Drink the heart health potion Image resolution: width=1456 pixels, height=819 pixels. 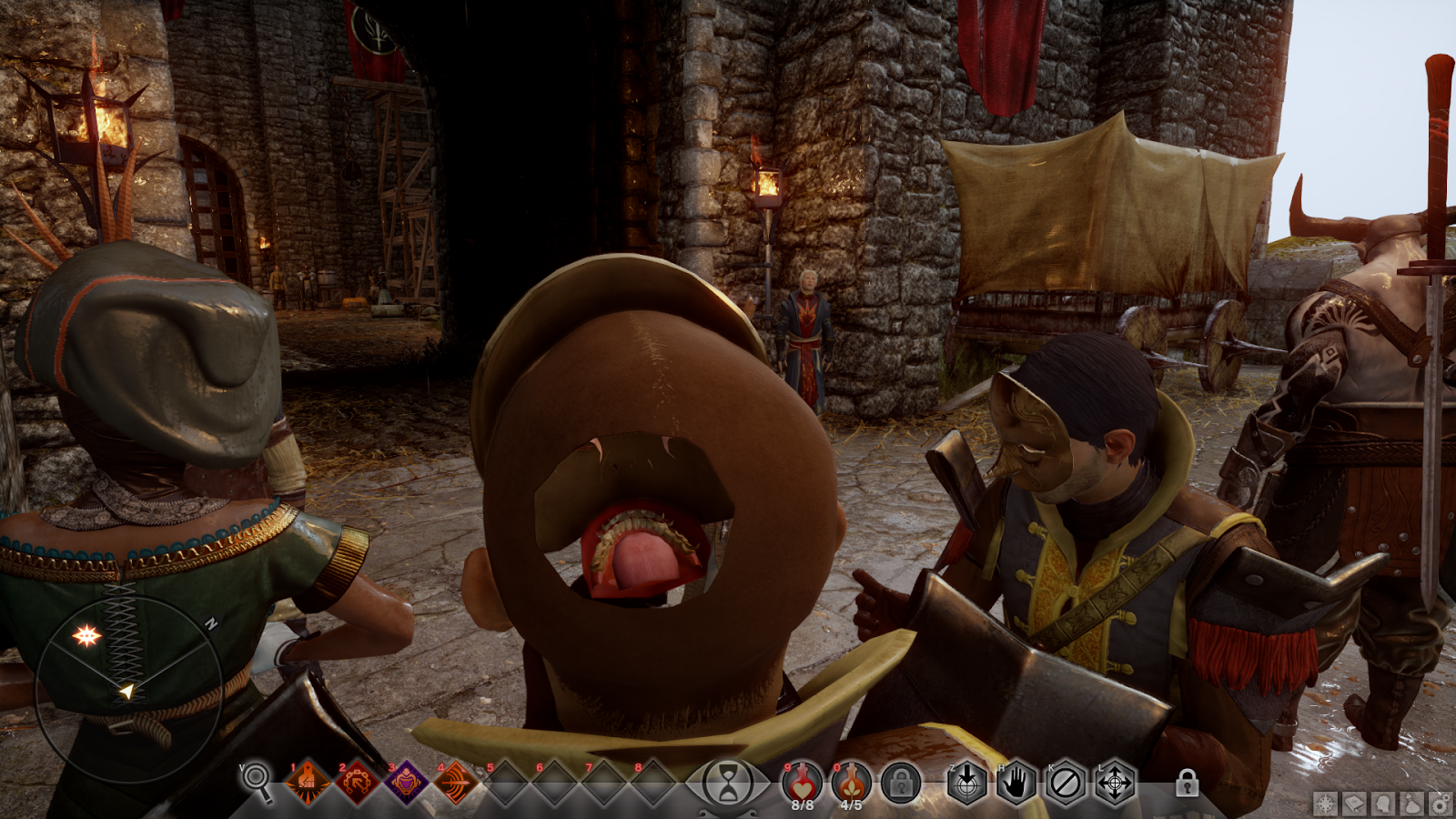(802, 782)
